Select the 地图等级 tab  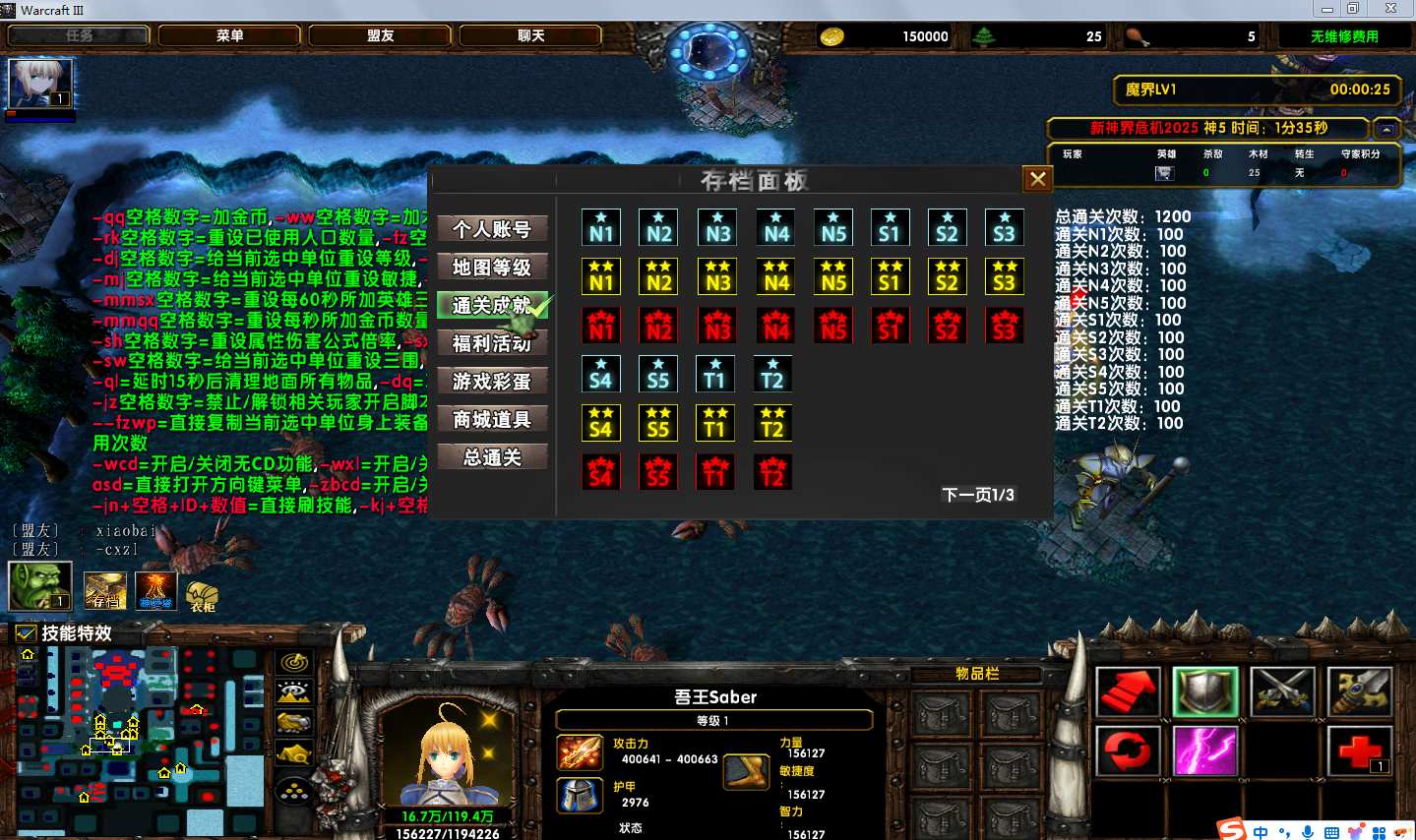tap(492, 268)
